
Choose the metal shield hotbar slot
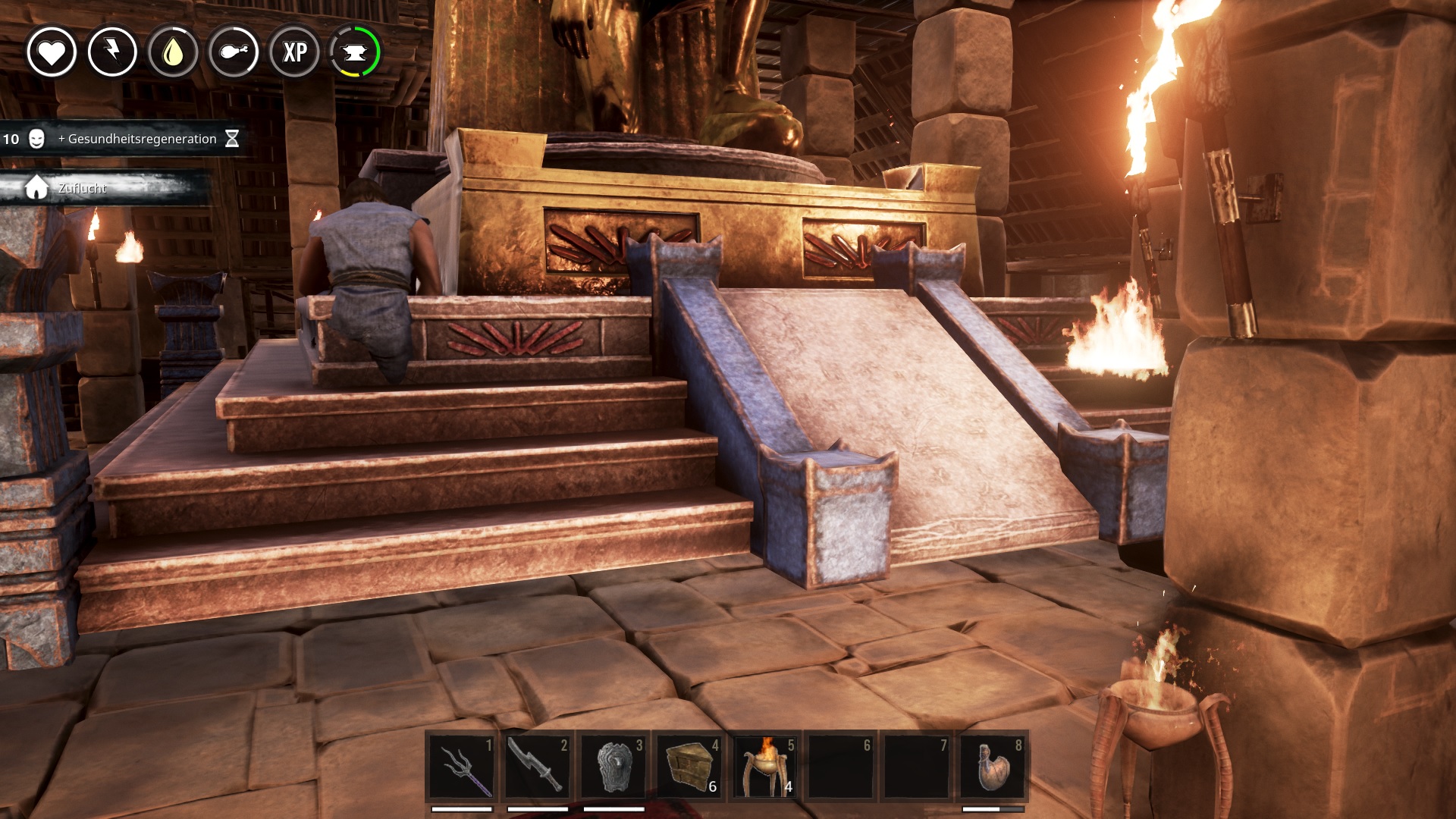coord(613,767)
